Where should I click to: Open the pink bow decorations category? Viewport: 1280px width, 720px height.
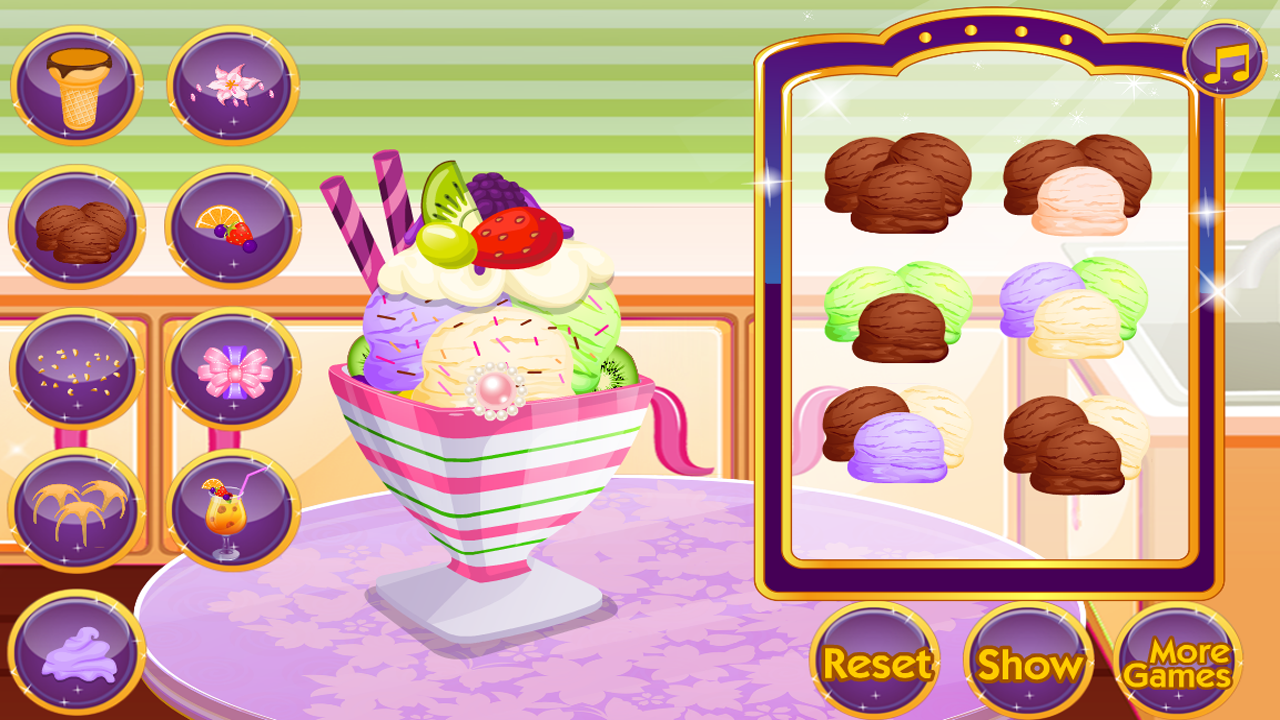(228, 370)
